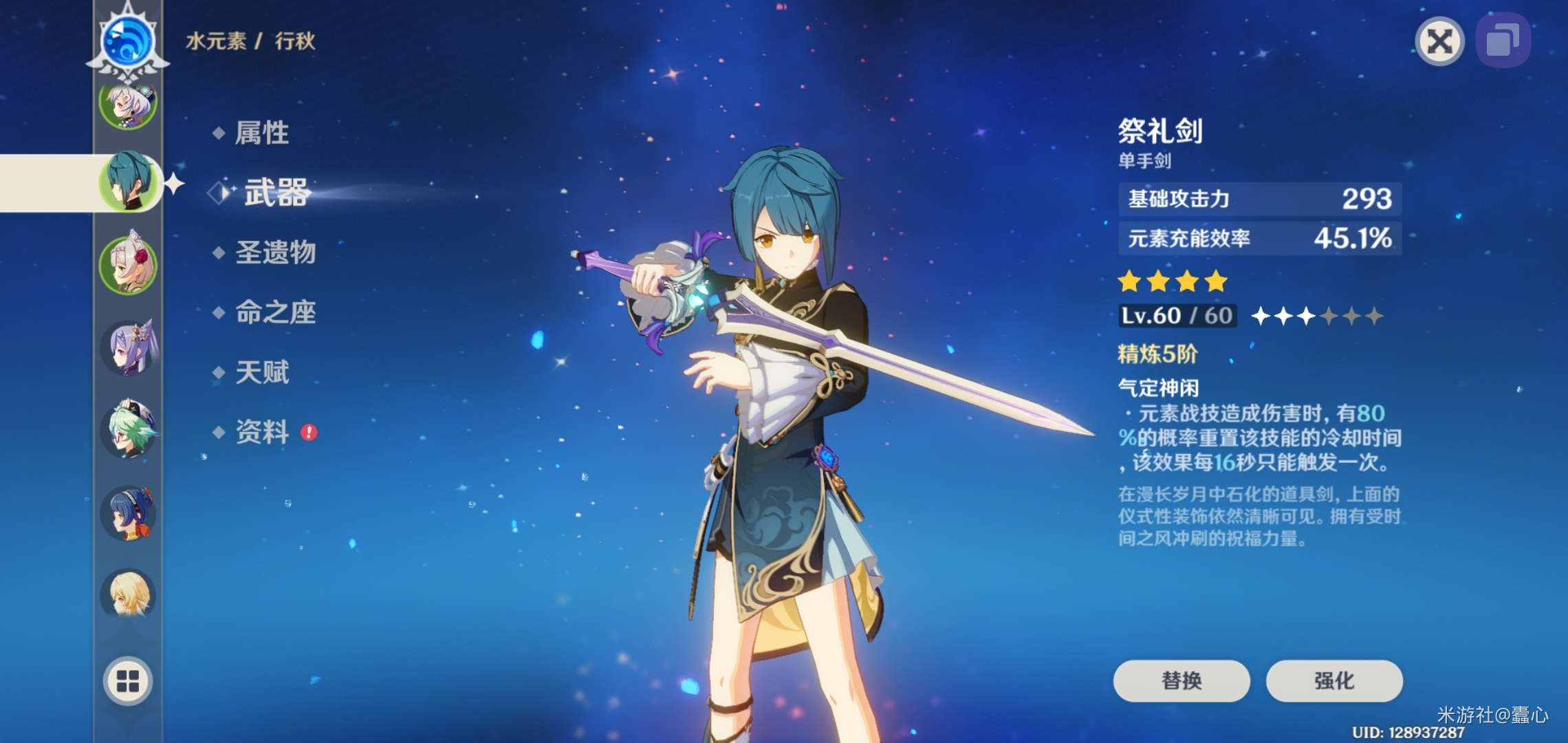Open the four-square character grid button
The height and width of the screenshot is (743, 1568).
pos(128,680)
